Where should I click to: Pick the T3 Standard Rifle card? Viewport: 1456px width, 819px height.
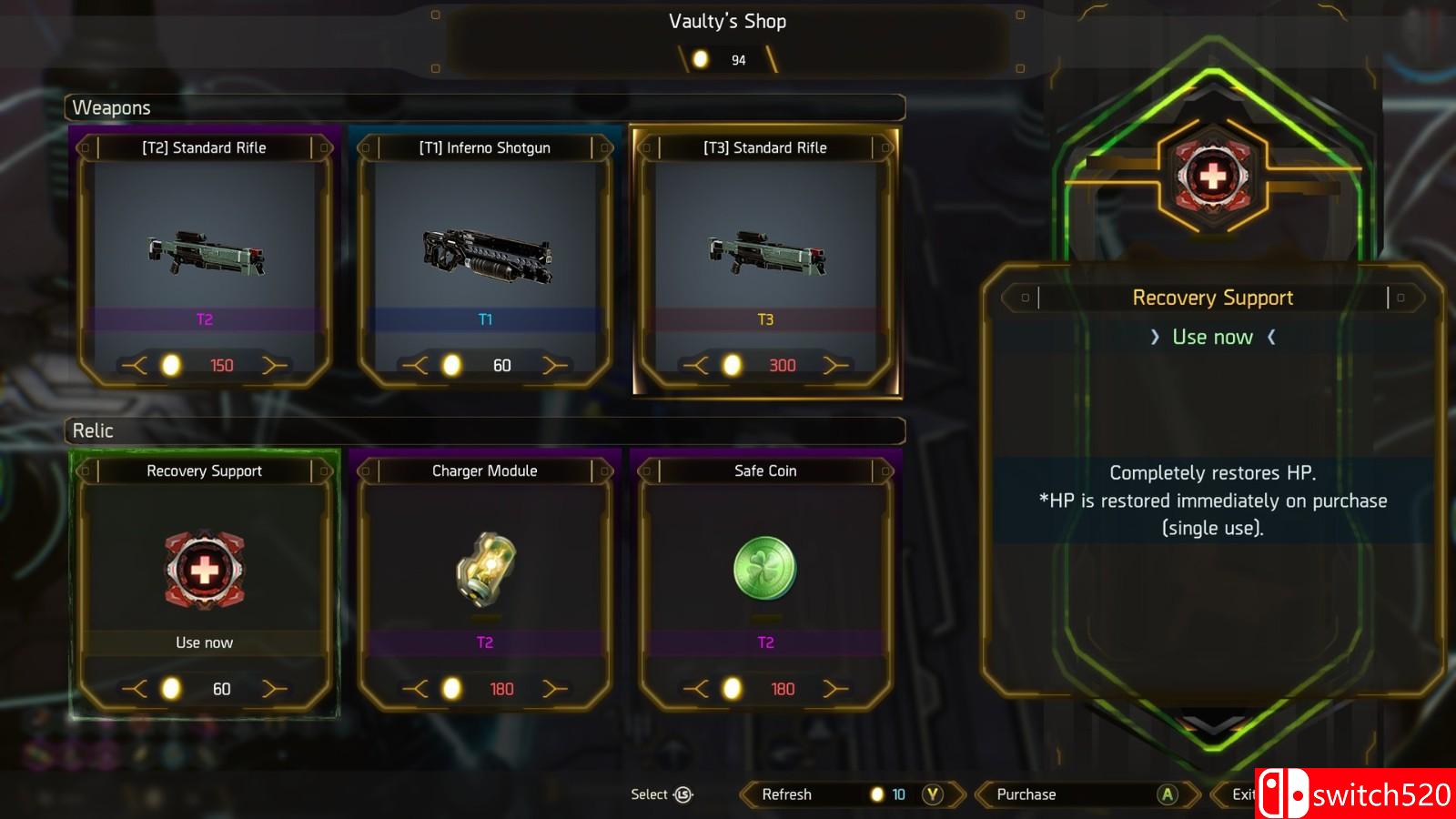click(x=765, y=259)
